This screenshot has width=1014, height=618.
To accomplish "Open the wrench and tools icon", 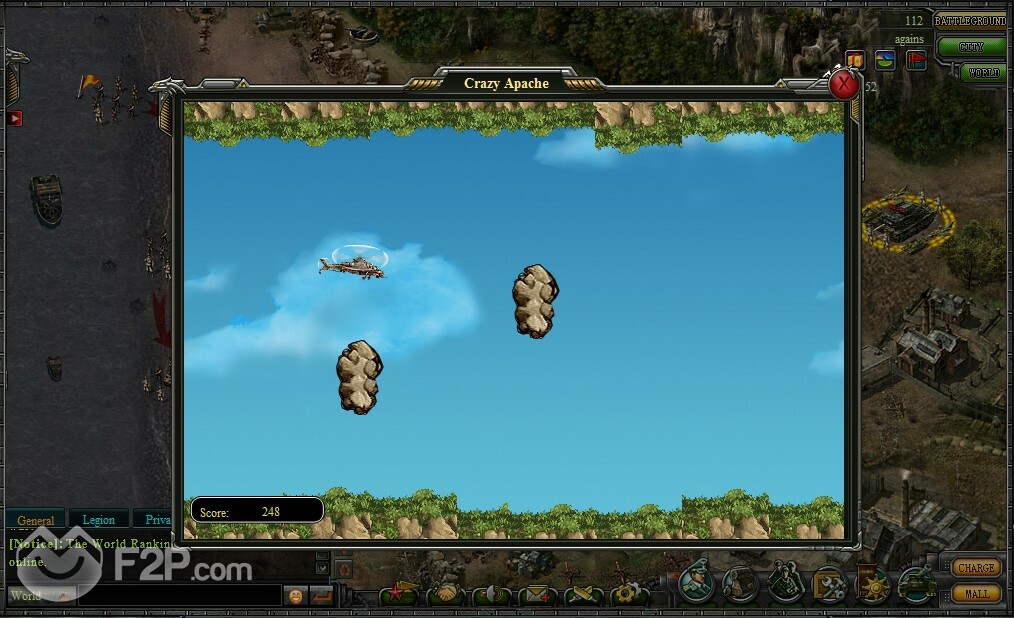I will (x=828, y=583).
